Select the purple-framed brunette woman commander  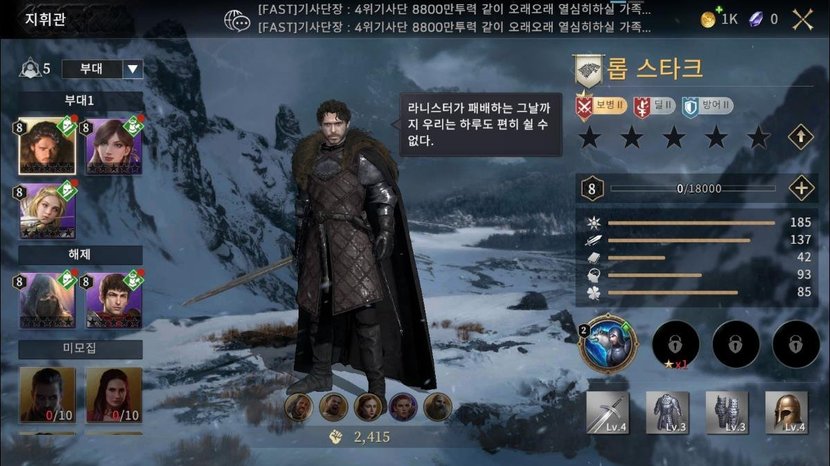107,146
